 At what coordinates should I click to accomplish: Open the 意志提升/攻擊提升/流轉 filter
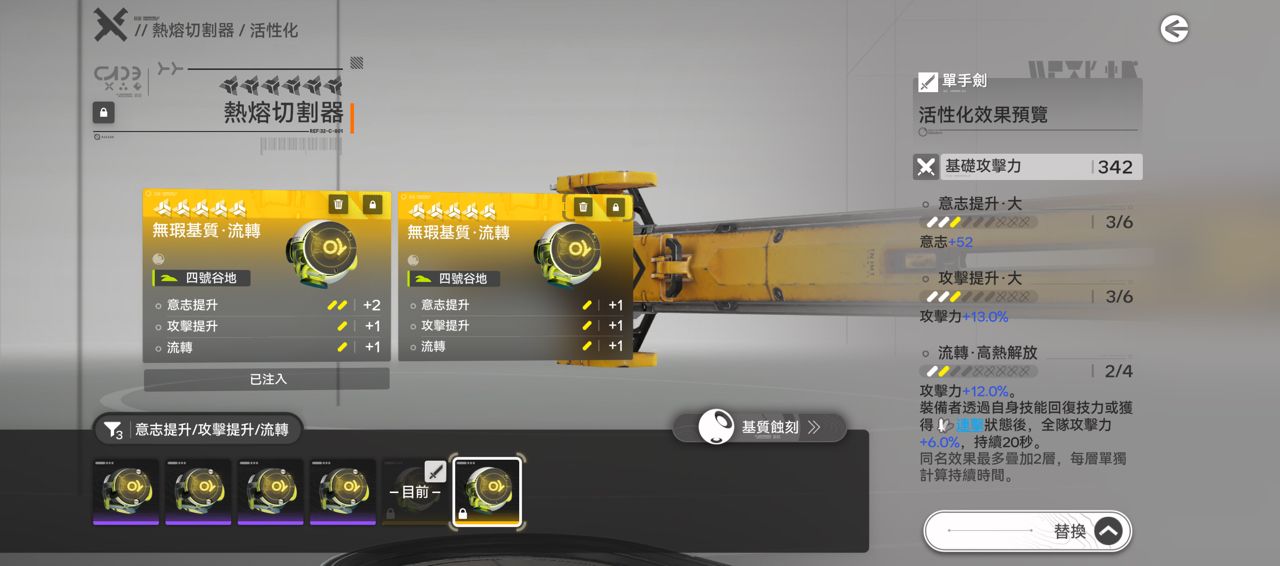click(x=196, y=430)
